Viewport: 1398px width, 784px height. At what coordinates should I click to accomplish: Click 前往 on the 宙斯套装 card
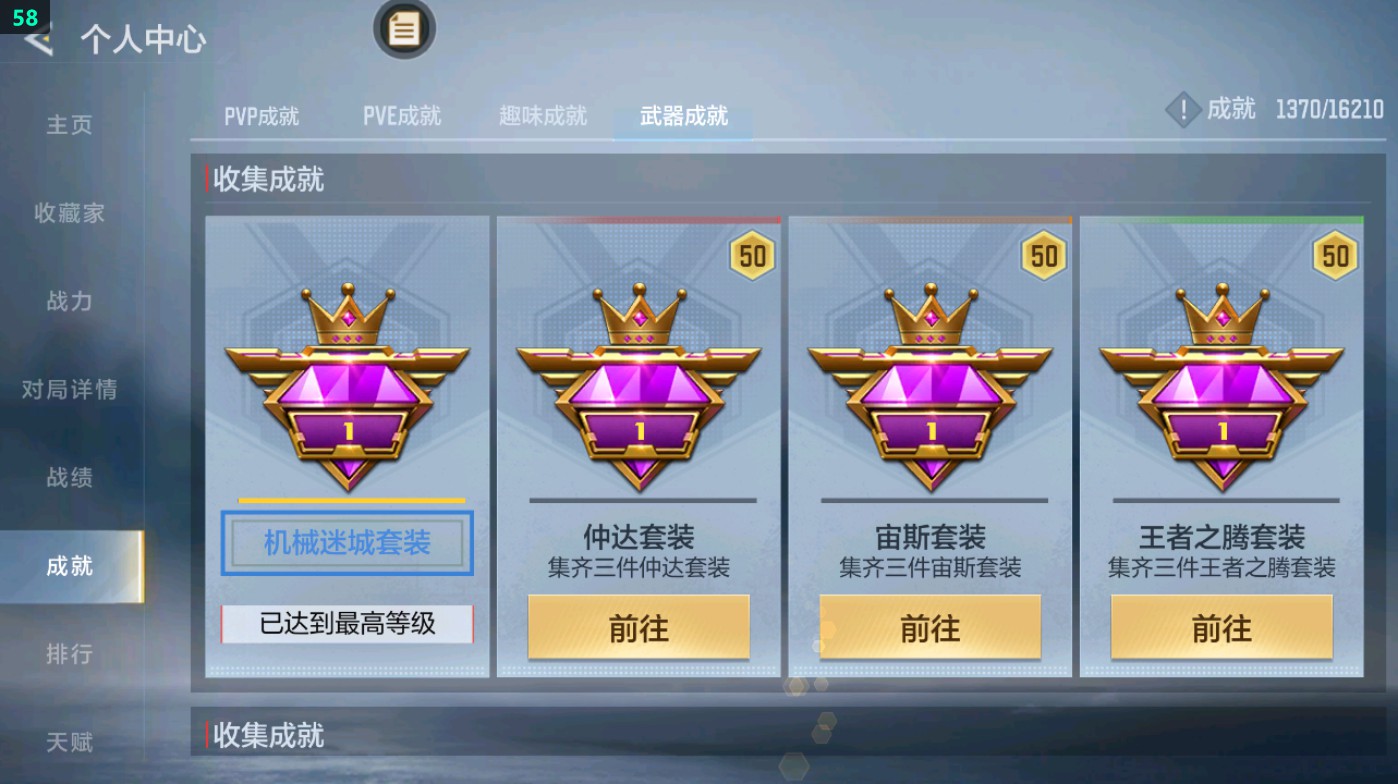929,628
